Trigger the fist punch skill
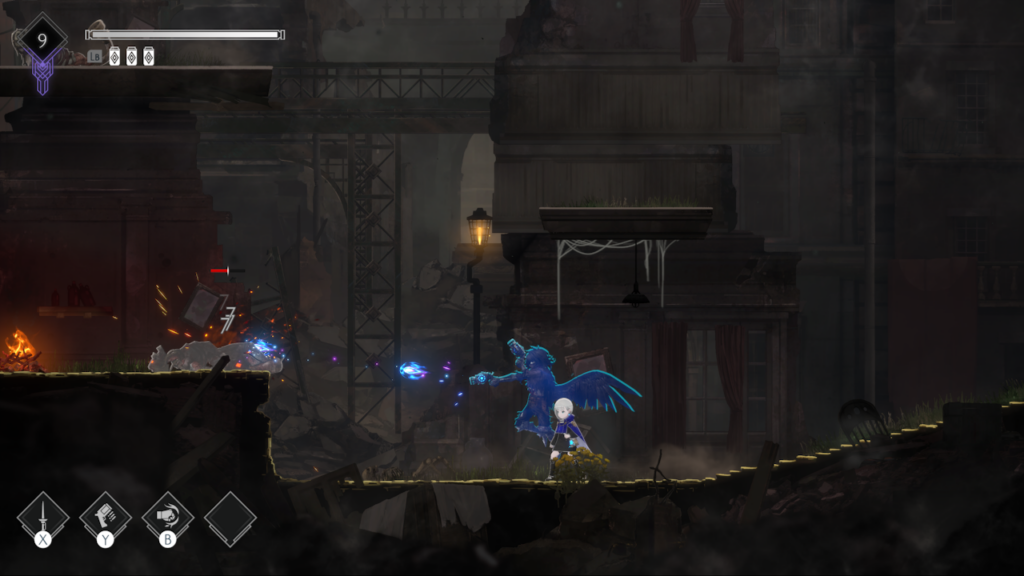This screenshot has height=576, width=1024. pos(167,517)
